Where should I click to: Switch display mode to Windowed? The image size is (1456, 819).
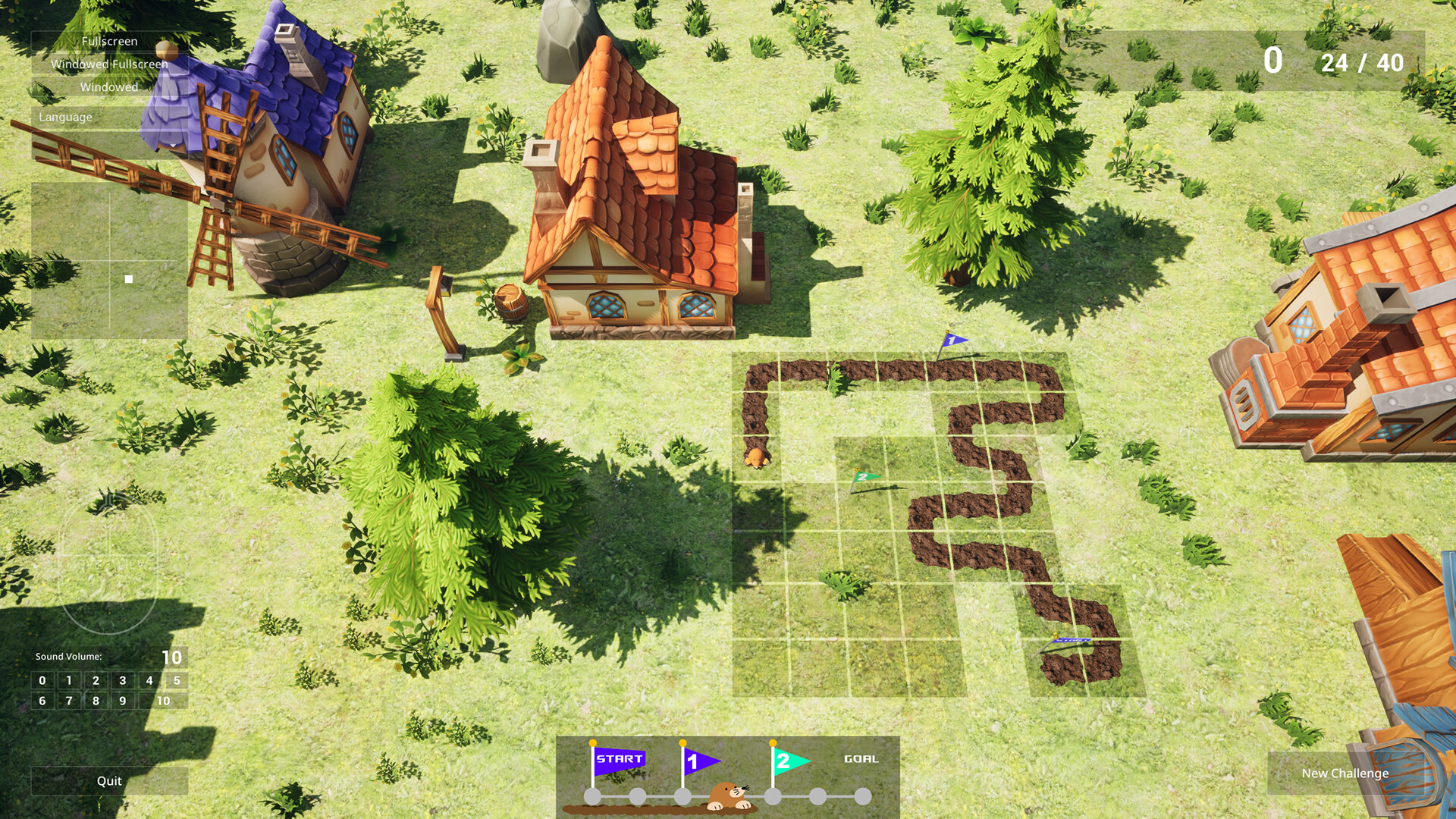[109, 88]
